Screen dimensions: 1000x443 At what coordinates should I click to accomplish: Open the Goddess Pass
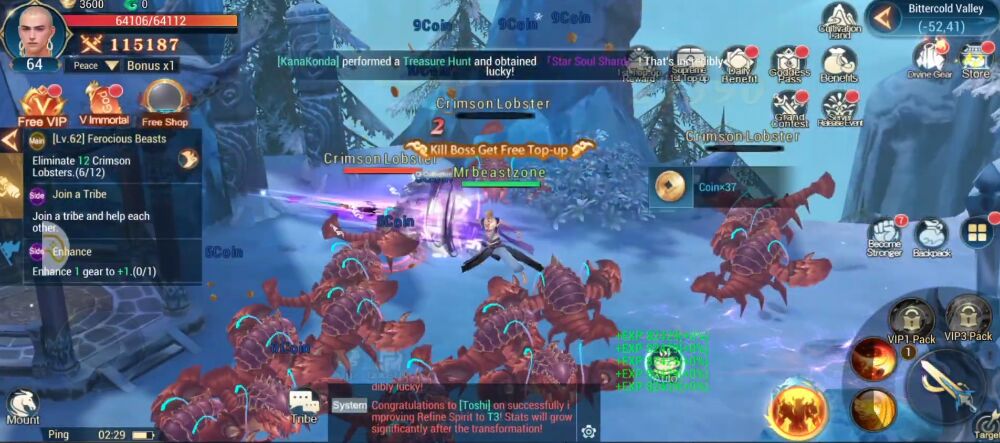click(x=790, y=64)
